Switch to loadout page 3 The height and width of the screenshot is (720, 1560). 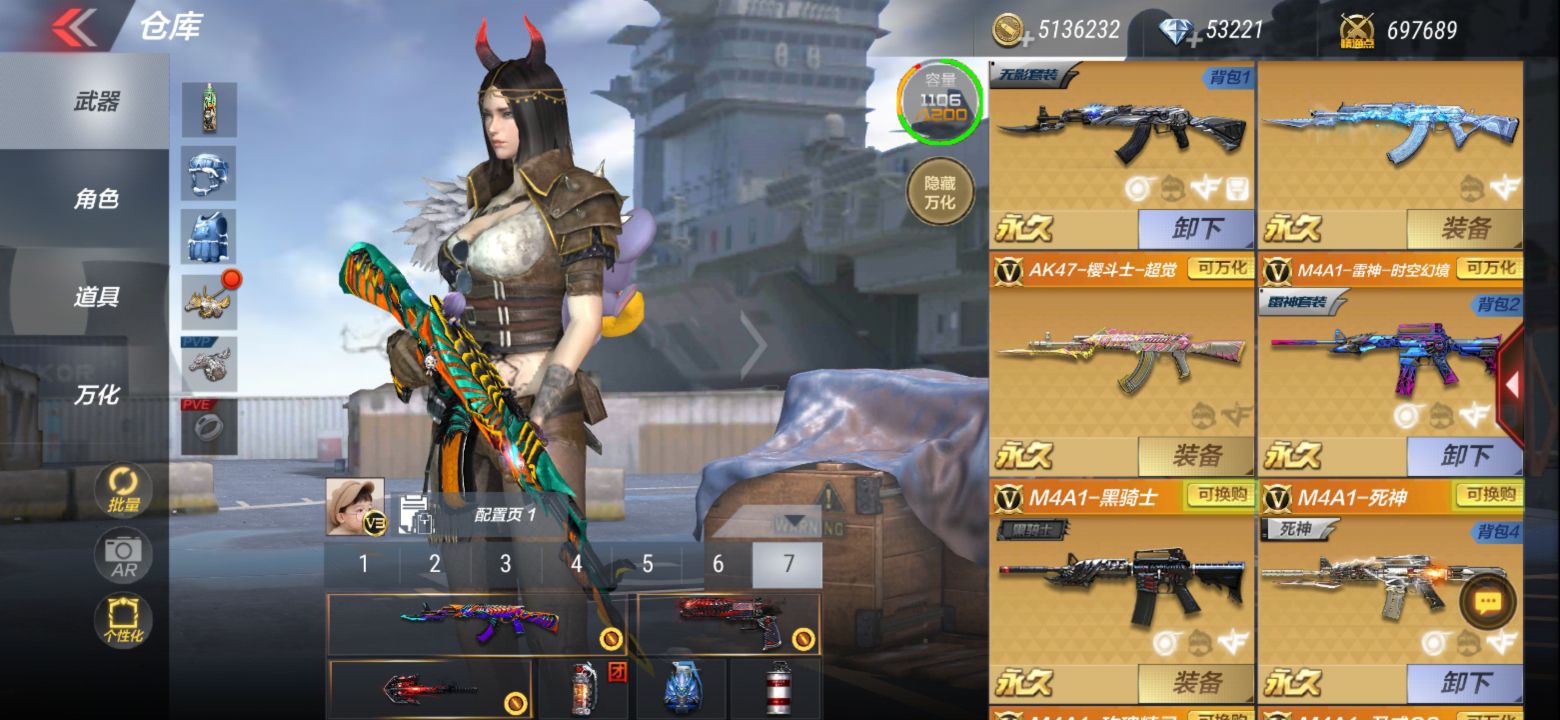point(505,565)
